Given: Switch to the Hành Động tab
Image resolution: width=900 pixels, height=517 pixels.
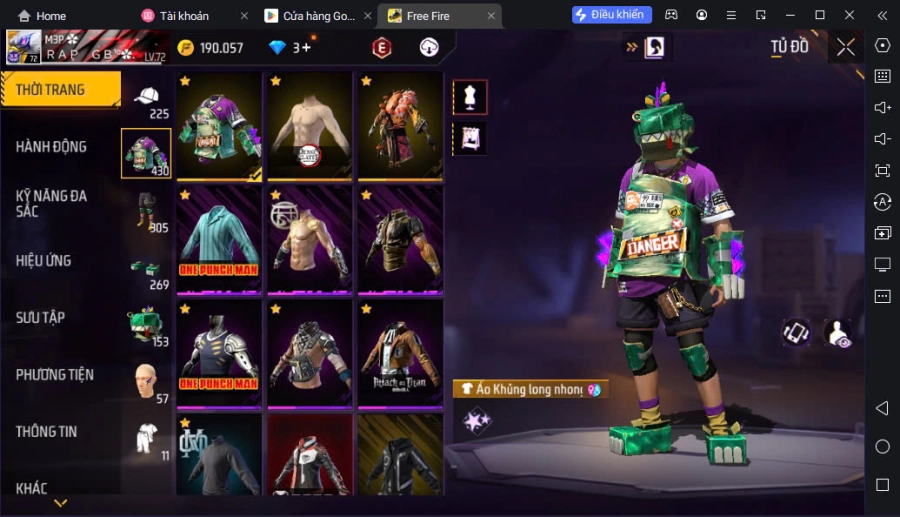Looking at the screenshot, I should click(51, 147).
